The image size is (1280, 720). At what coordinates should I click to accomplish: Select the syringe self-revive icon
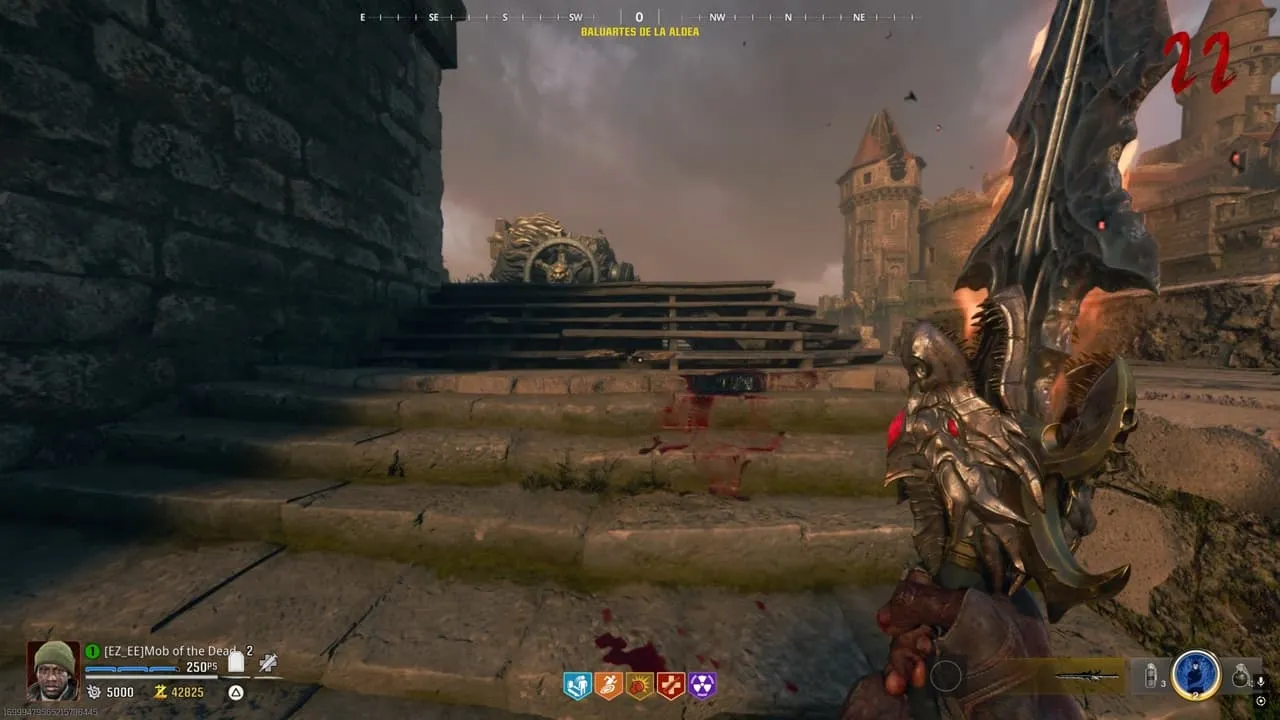[268, 662]
